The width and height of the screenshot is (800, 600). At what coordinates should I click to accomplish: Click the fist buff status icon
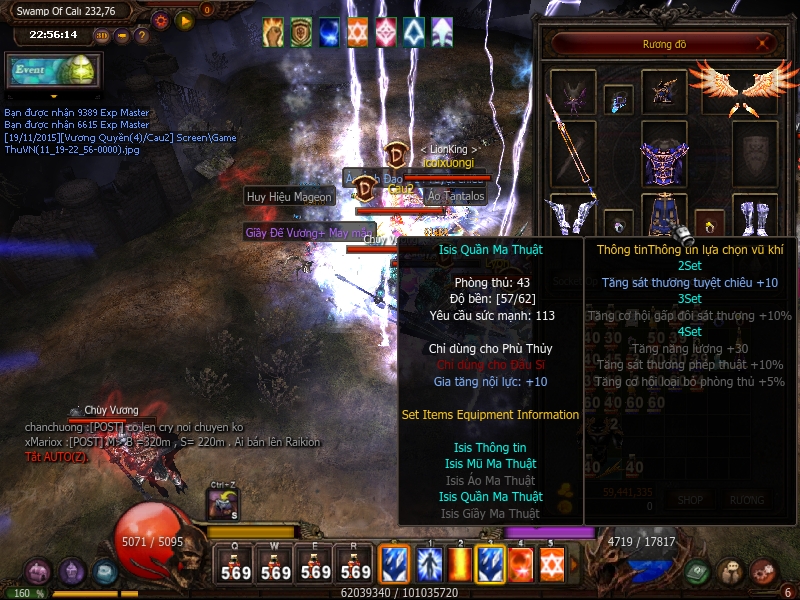273,32
